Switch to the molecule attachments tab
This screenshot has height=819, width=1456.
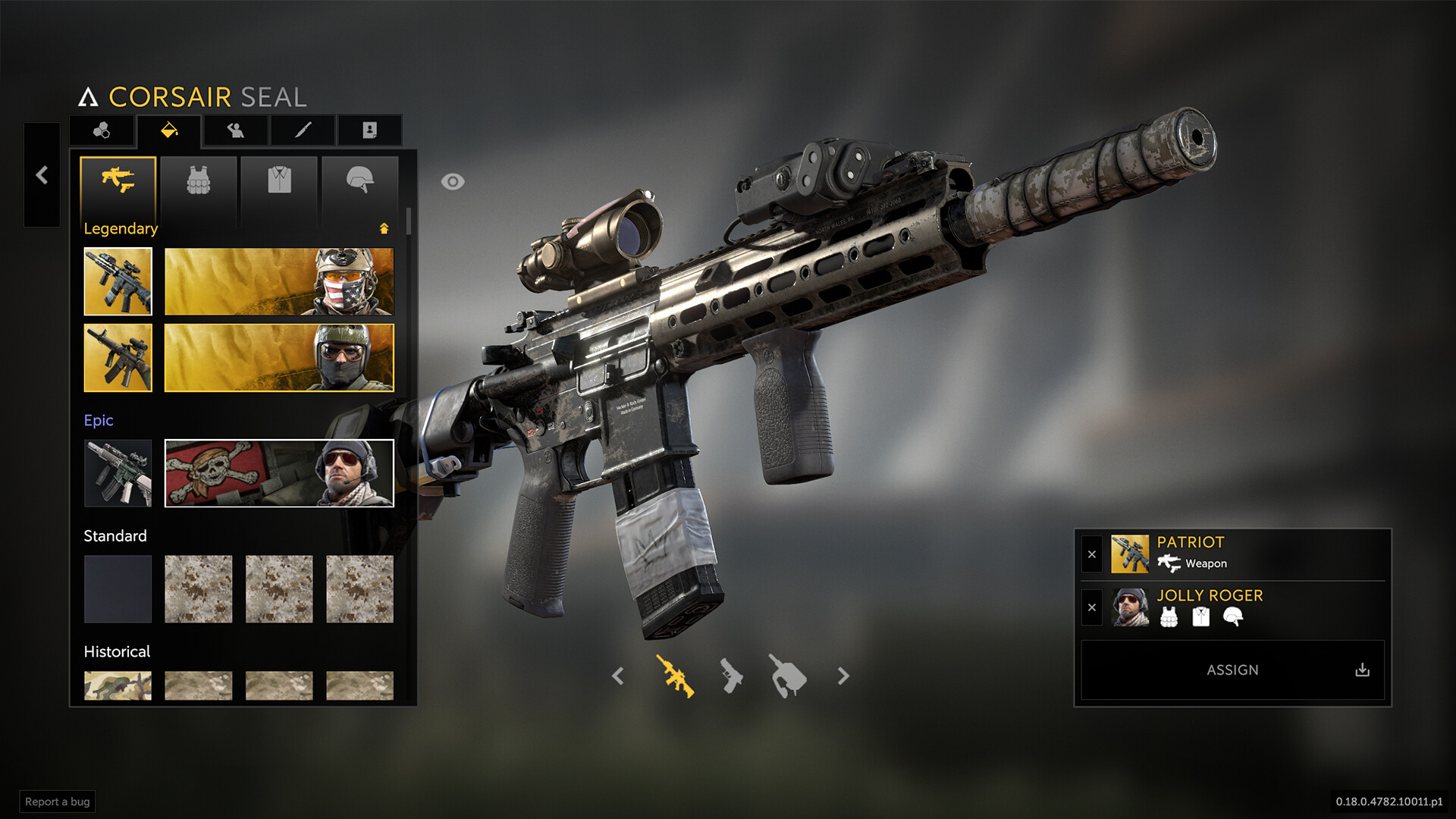[102, 130]
